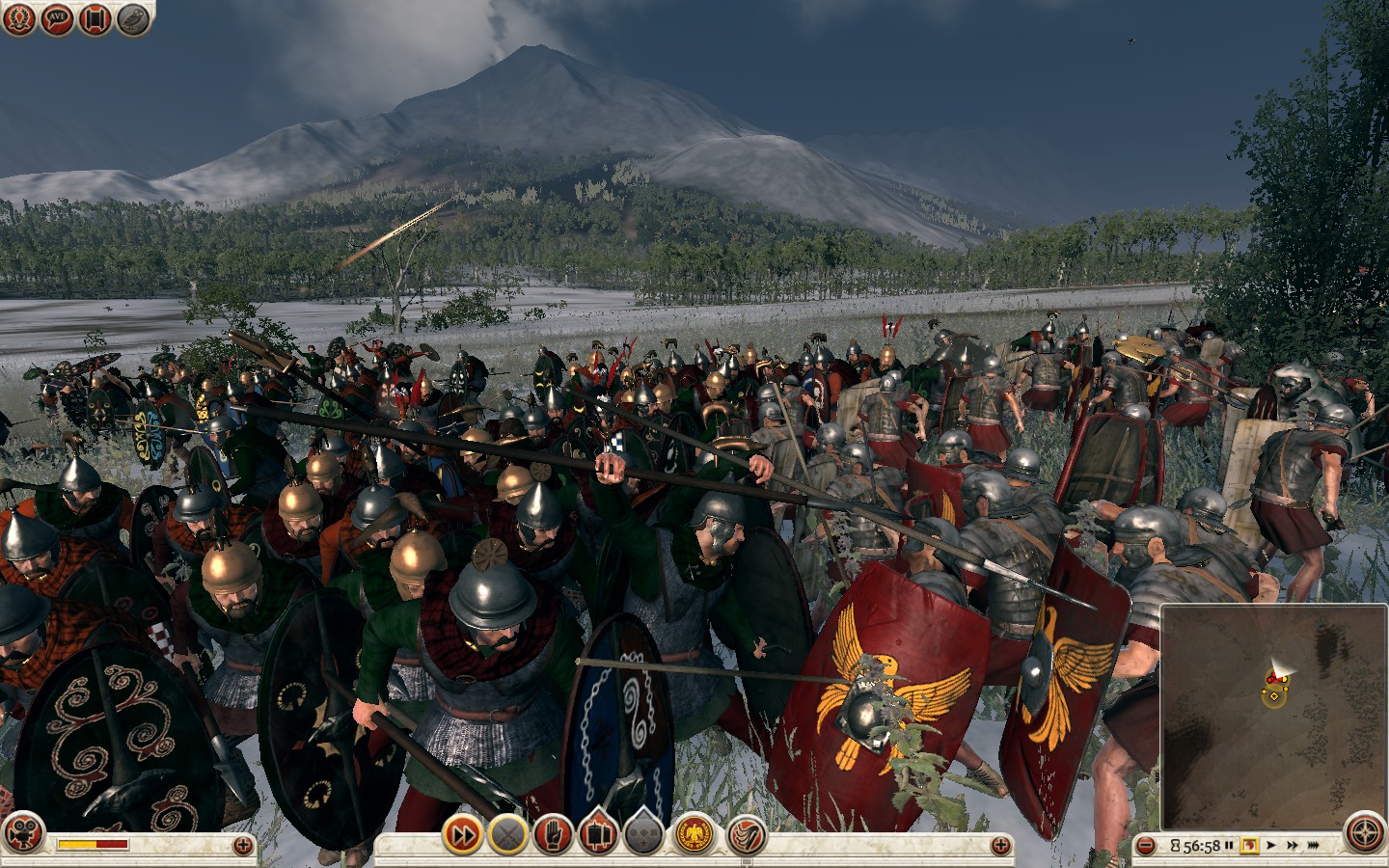The image size is (1389, 868).
Task: Activate the double-arrow run toggle
Action: tap(462, 834)
